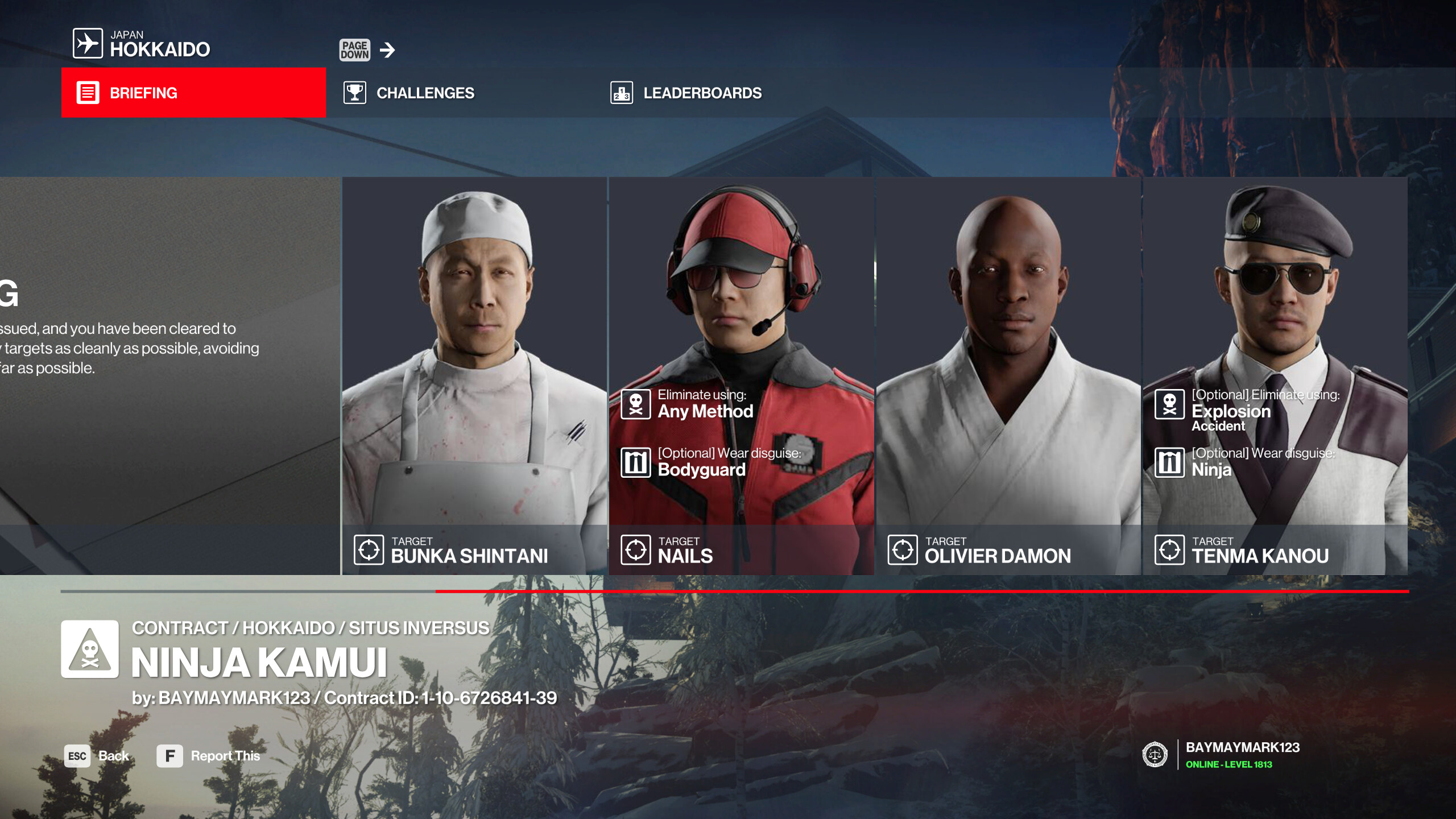
Task: Open the Briefing tab
Action: (193, 93)
